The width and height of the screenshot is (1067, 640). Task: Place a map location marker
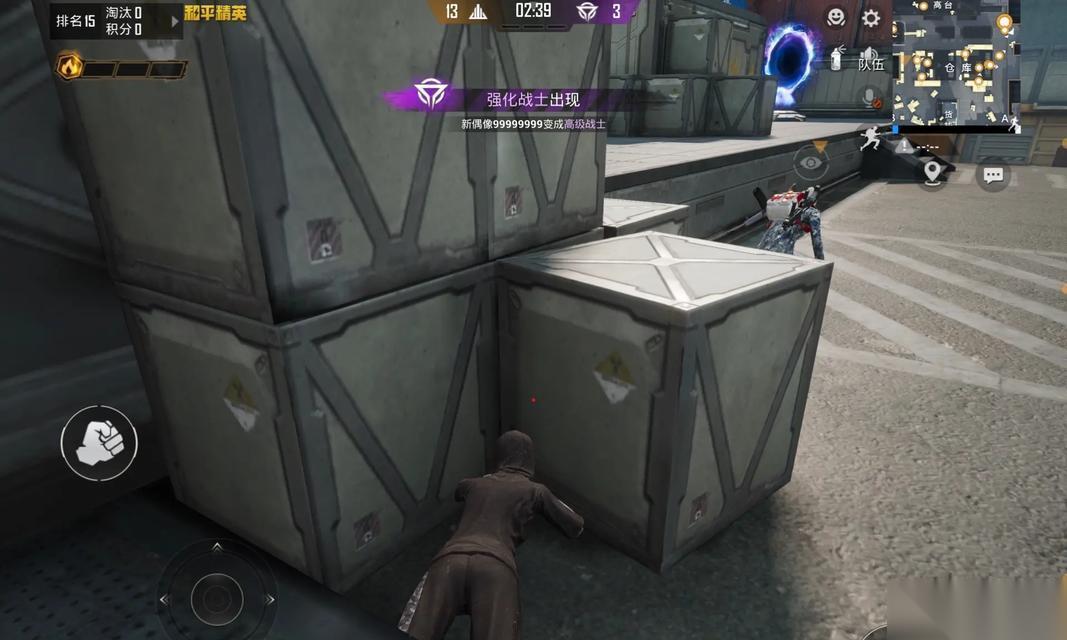coord(933,173)
